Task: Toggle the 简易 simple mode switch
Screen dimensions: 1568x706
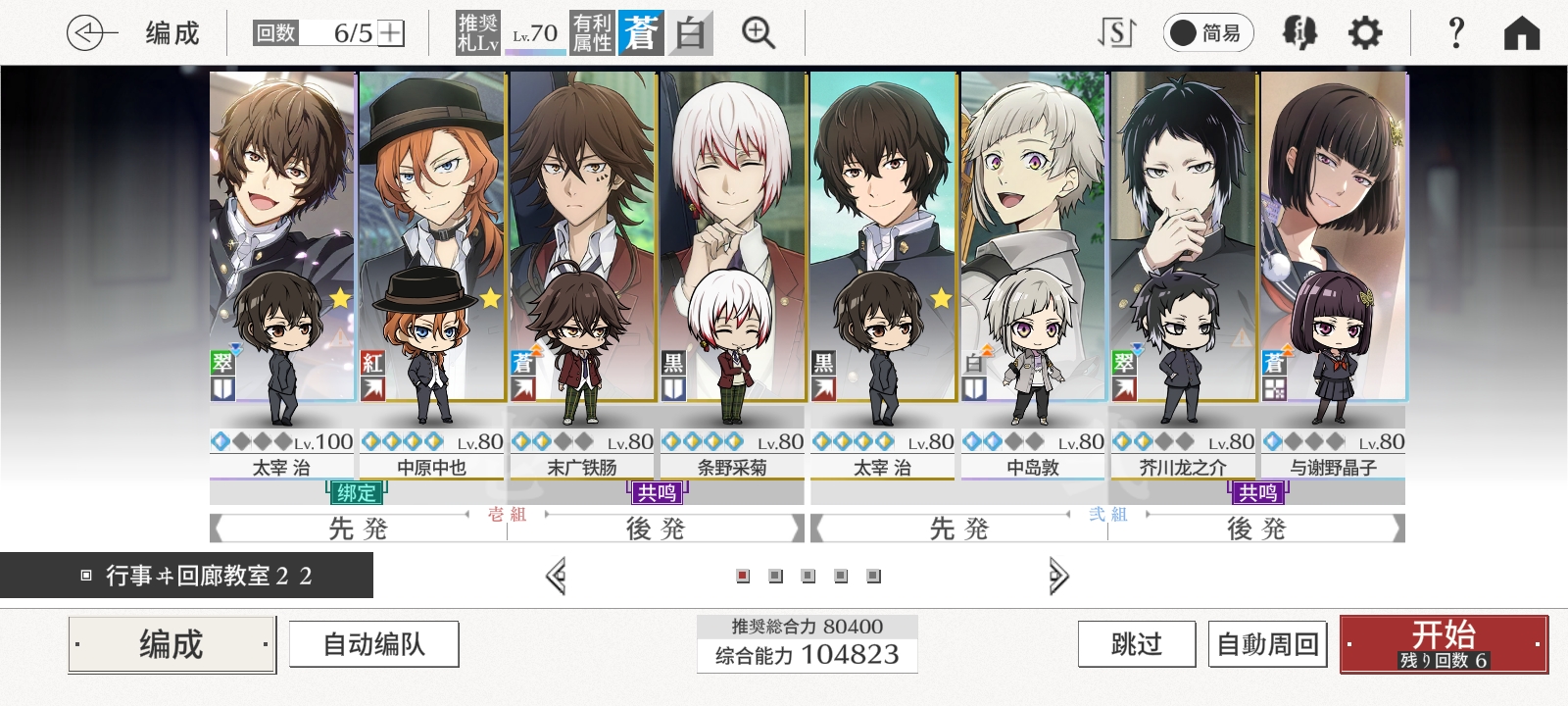Action: 1207,32
